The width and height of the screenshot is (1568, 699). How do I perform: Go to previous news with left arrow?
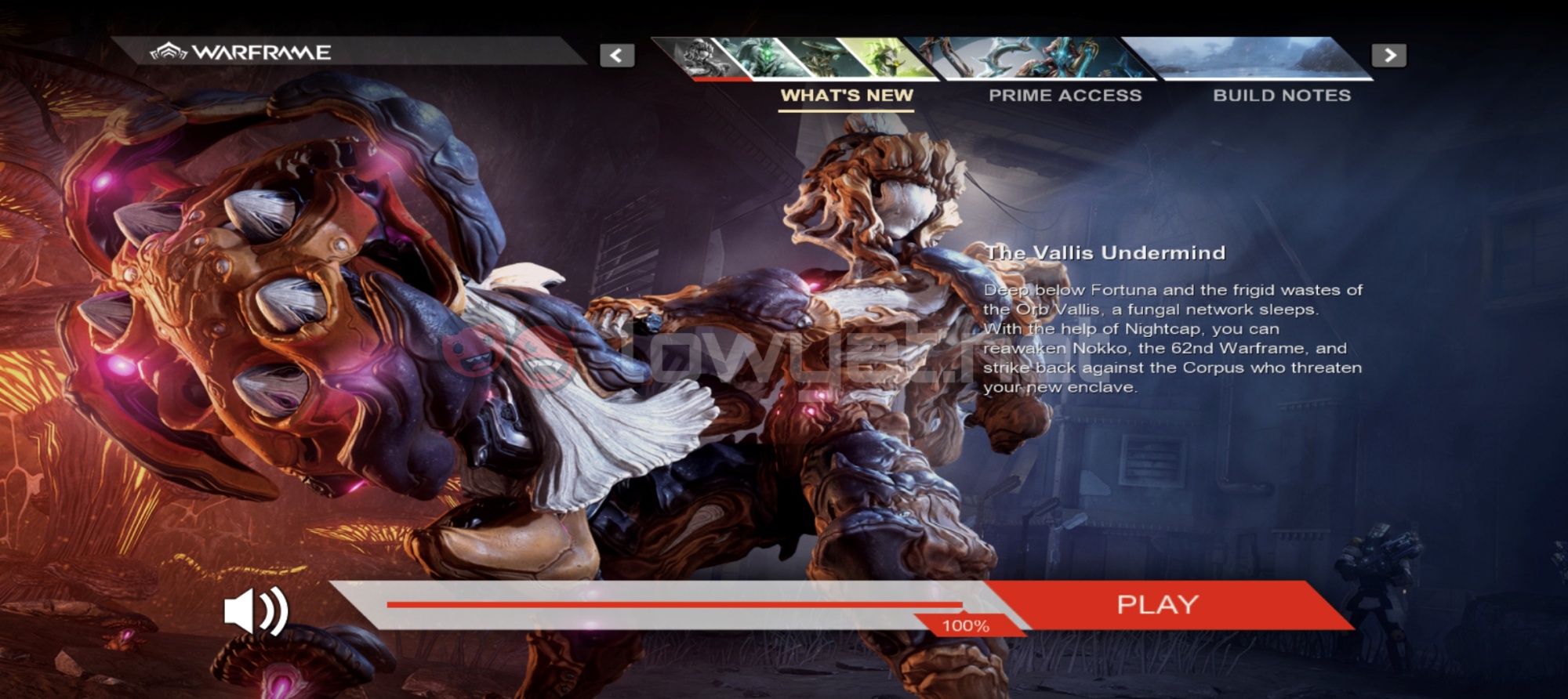[x=617, y=56]
